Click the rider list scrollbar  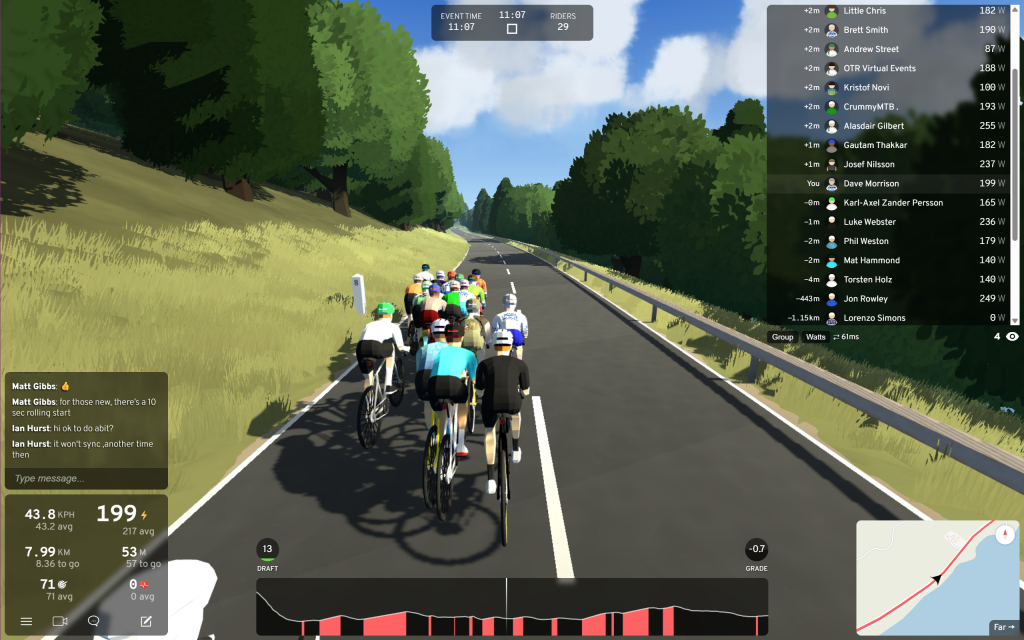pos(1016,160)
